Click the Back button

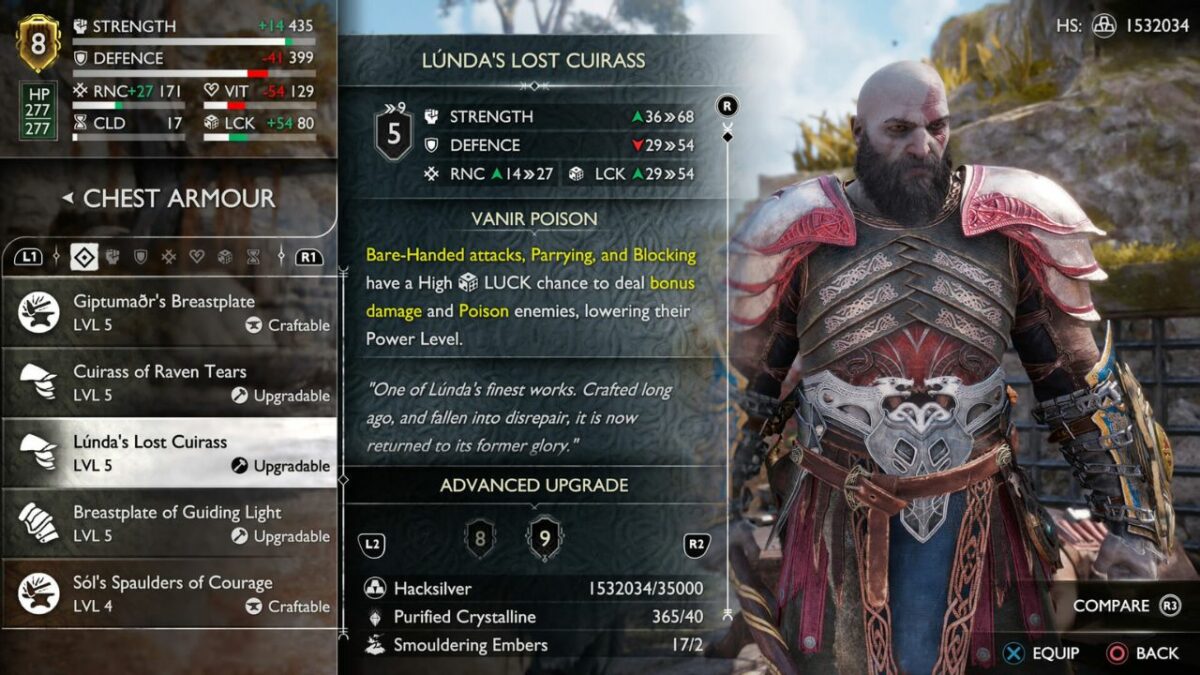point(1143,653)
